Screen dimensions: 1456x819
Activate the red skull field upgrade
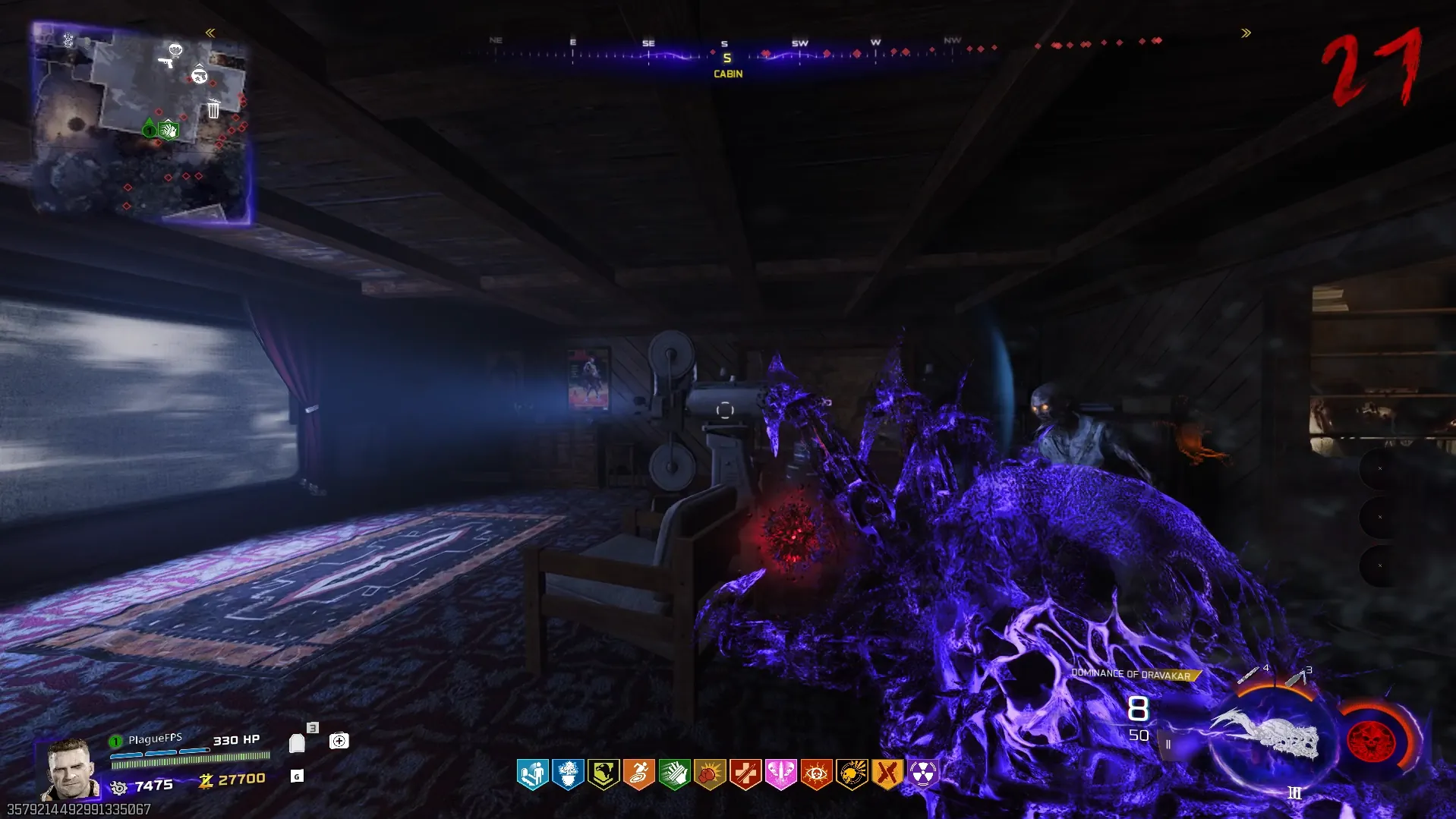1371,741
